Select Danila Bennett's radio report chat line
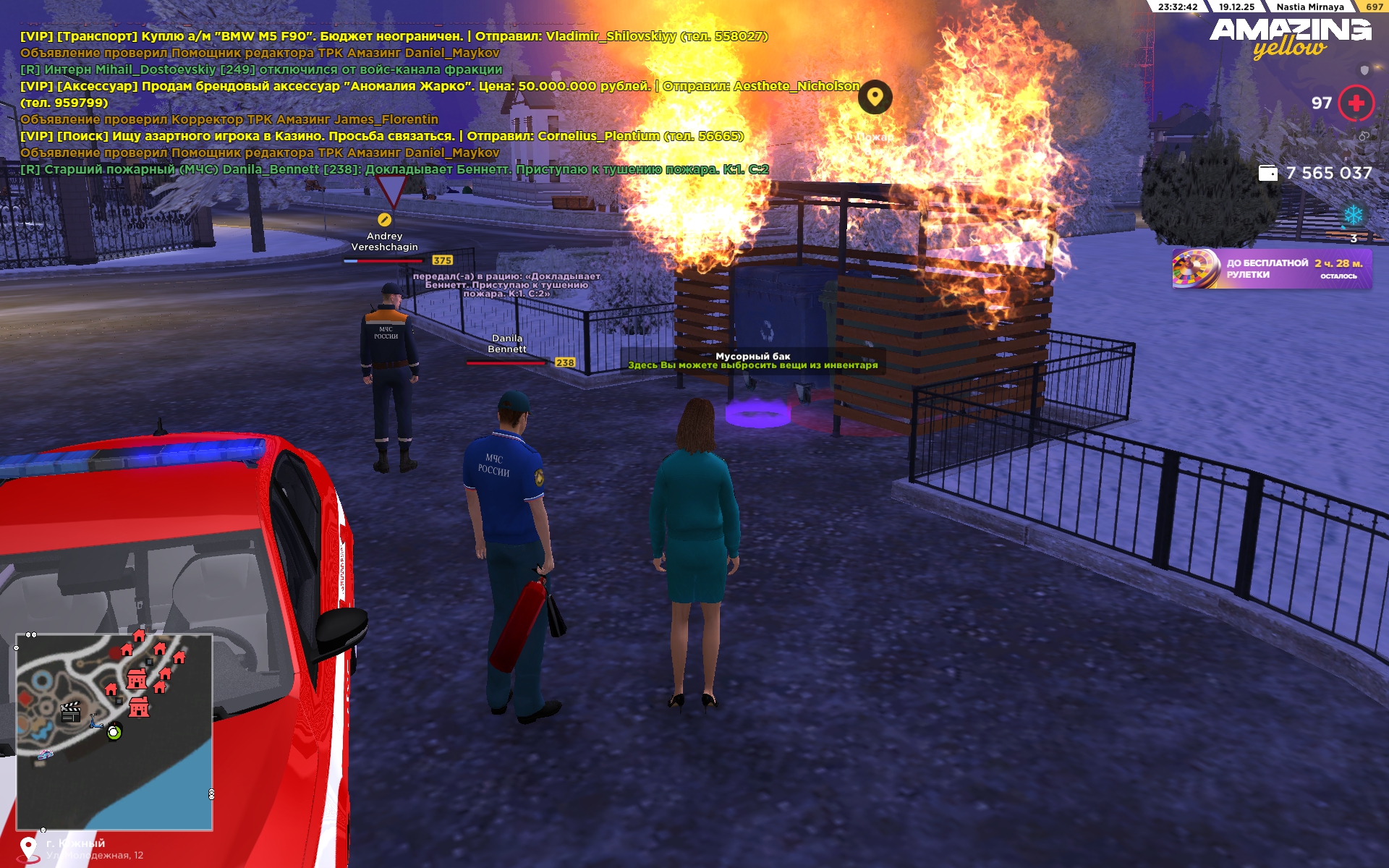The height and width of the screenshot is (868, 1389). pos(394,169)
